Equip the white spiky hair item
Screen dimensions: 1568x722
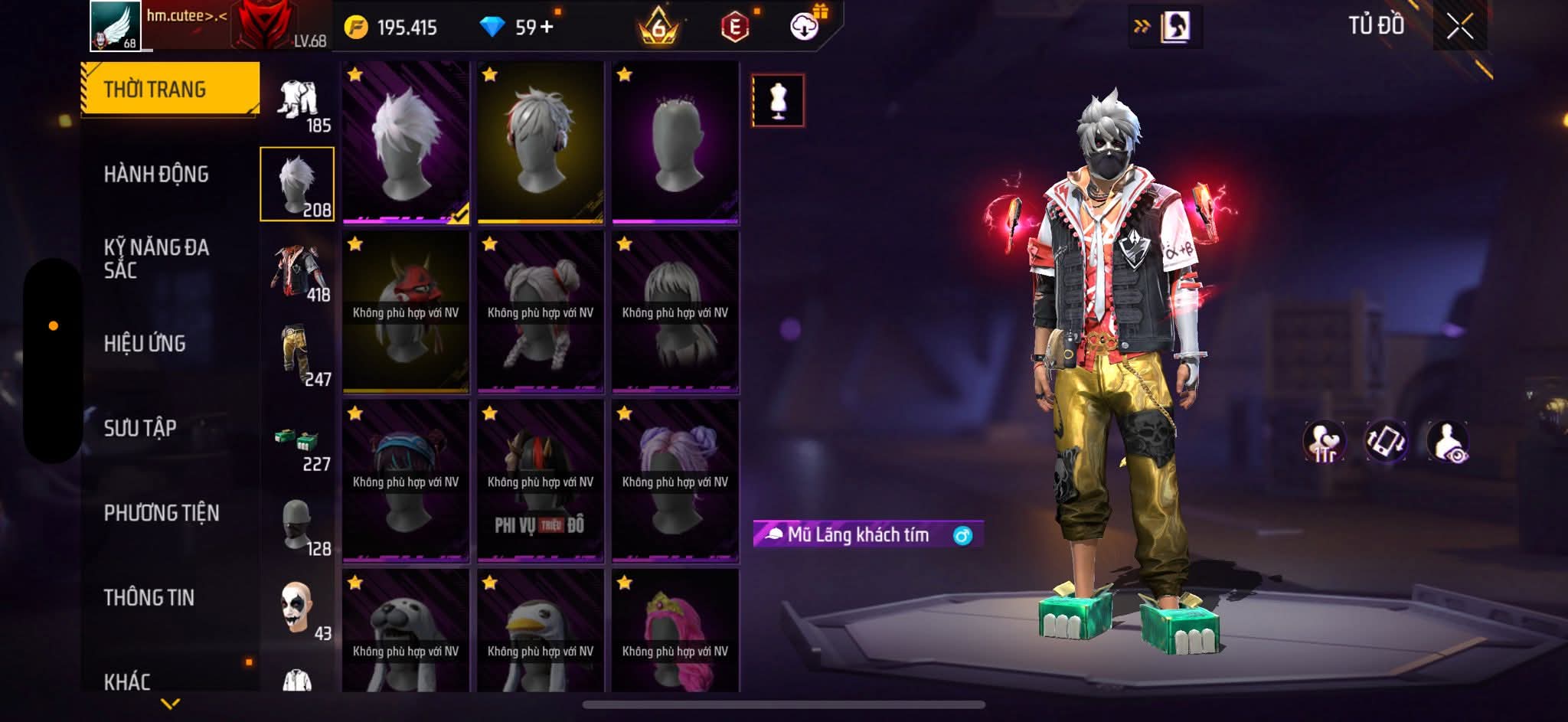(x=406, y=143)
